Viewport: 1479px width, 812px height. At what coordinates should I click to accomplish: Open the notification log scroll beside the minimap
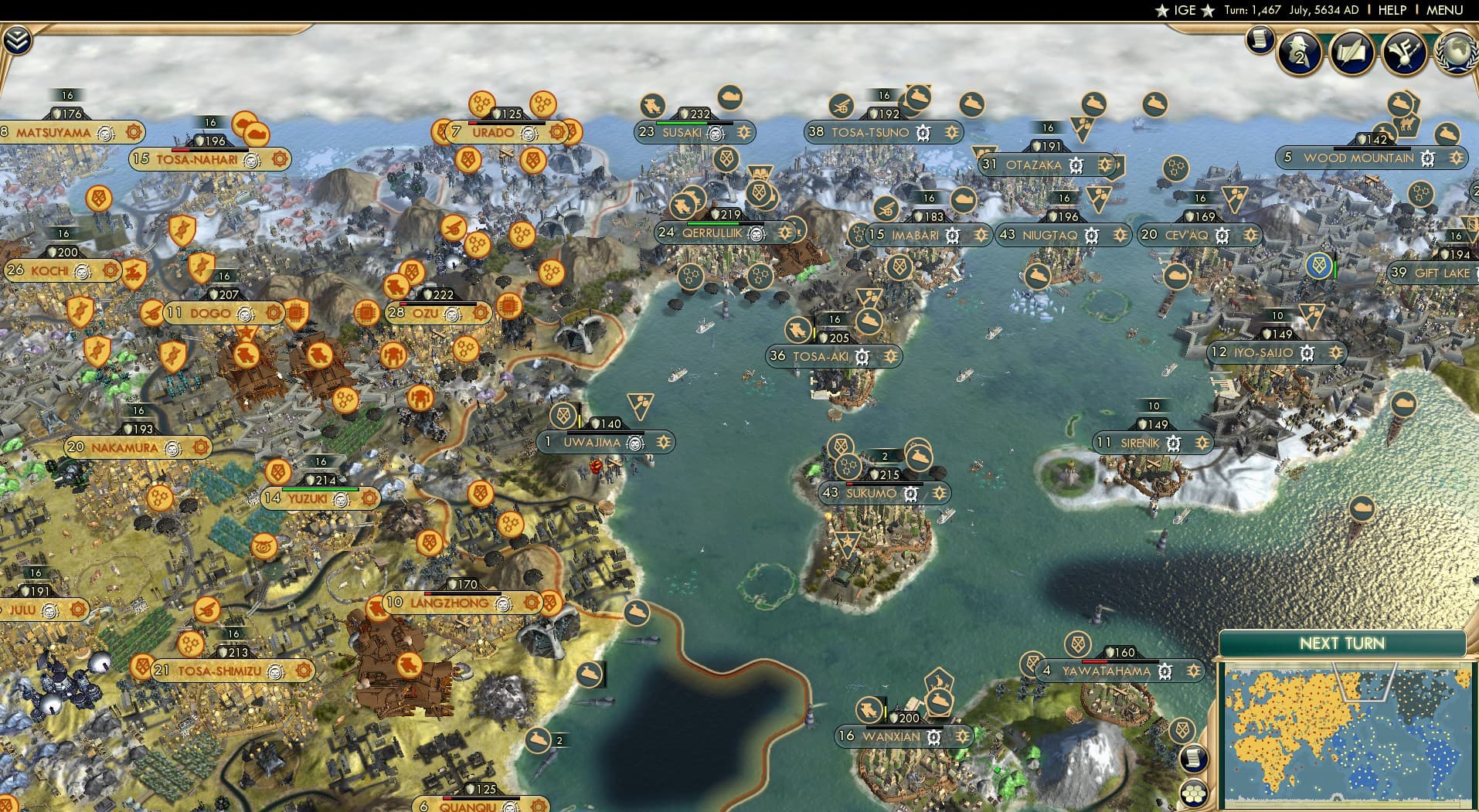click(1192, 759)
